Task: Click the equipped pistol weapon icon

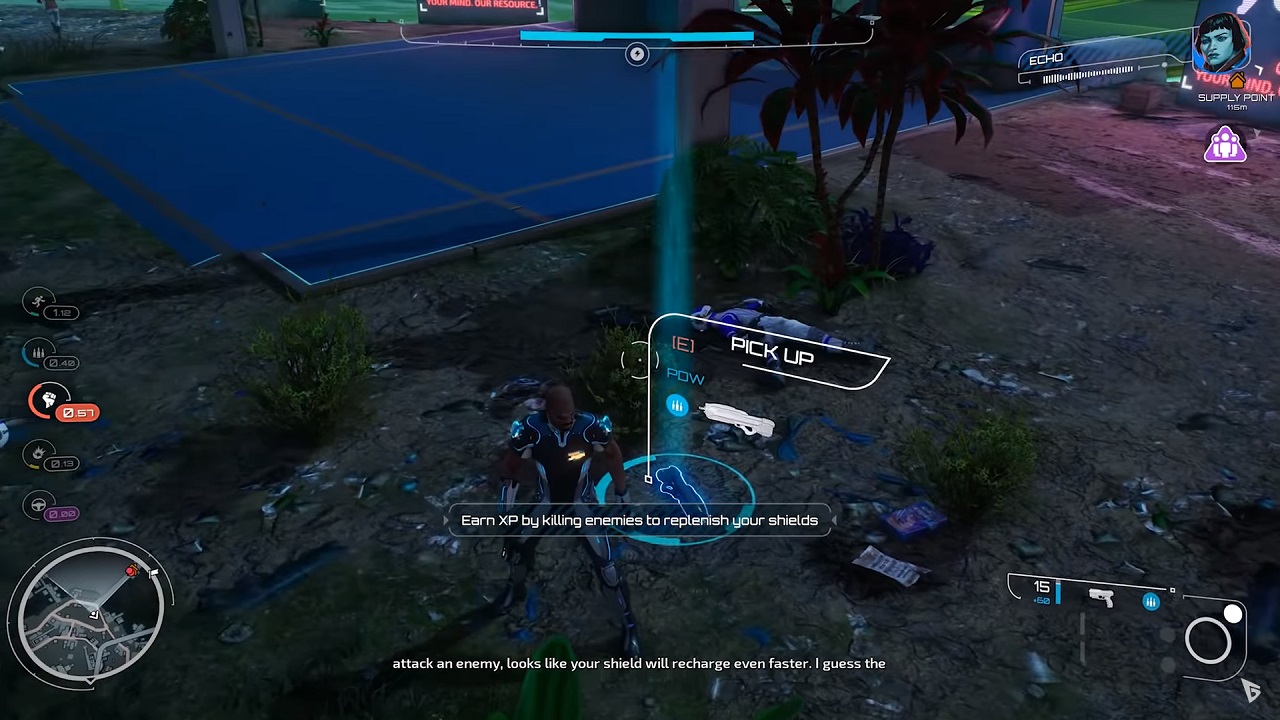Action: [1101, 597]
